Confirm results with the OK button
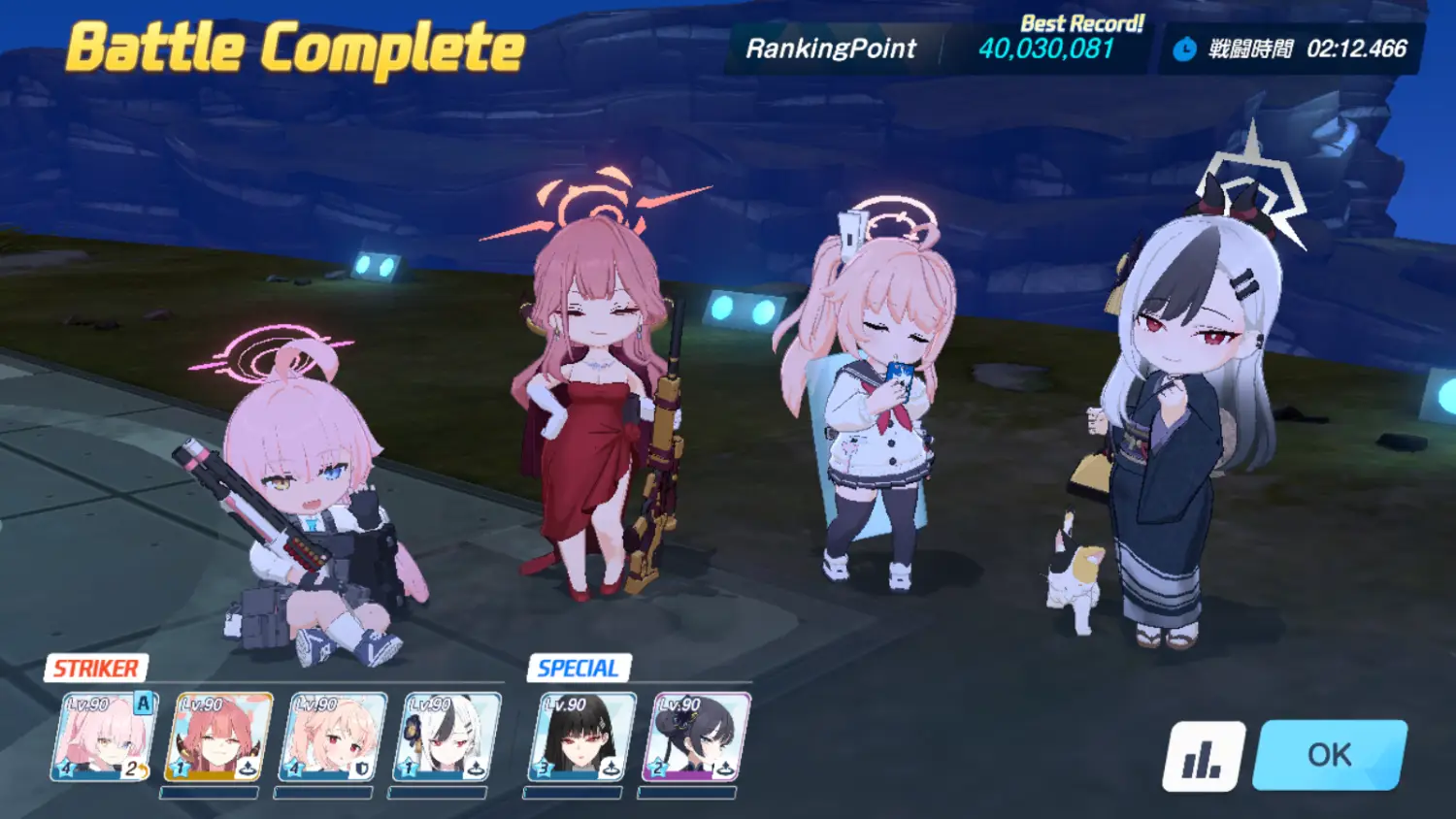 [x=1329, y=755]
